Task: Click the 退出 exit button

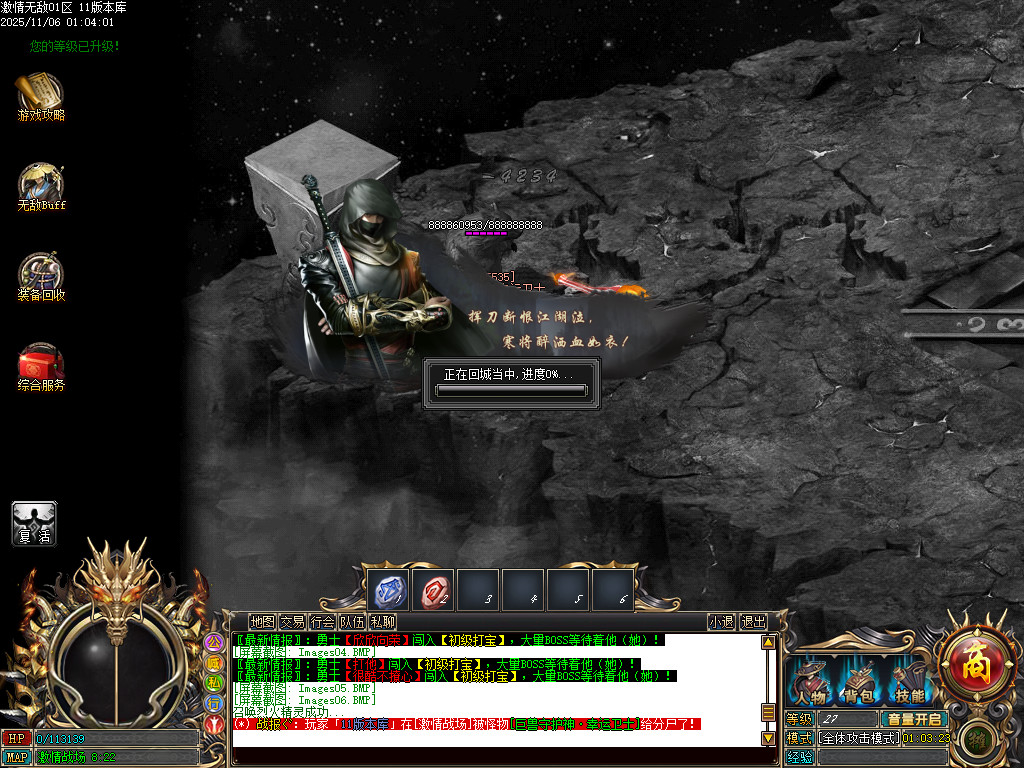Action: (x=753, y=622)
